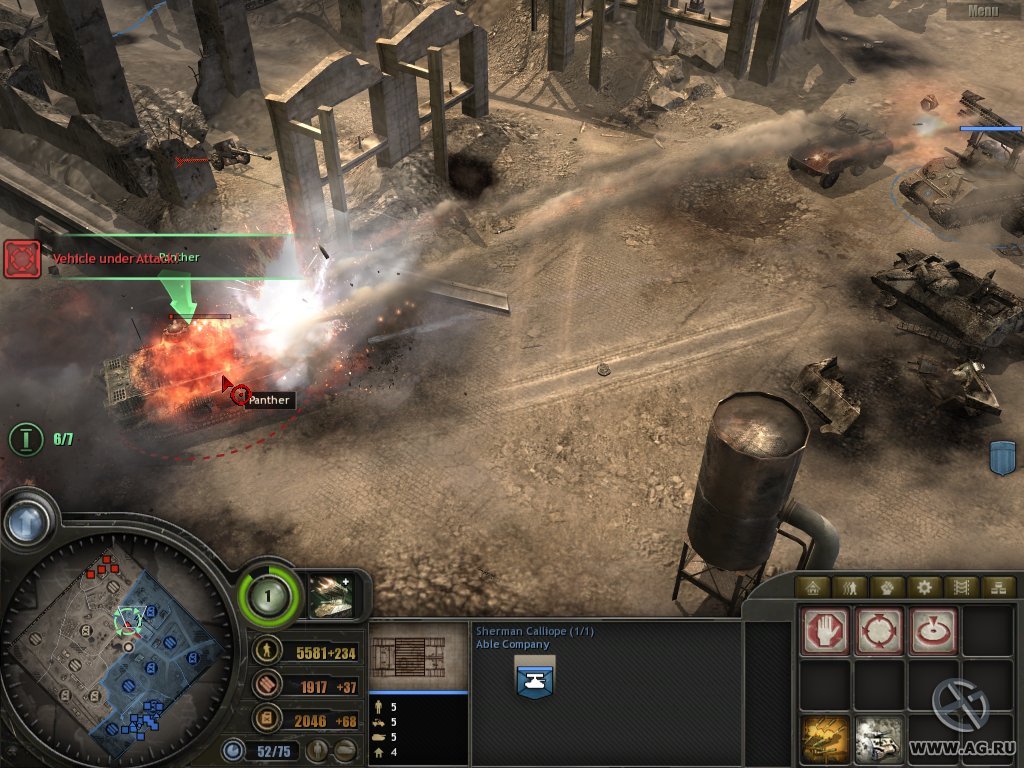Issue the Stop command (red hand)
The image size is (1024, 768).
(x=825, y=631)
